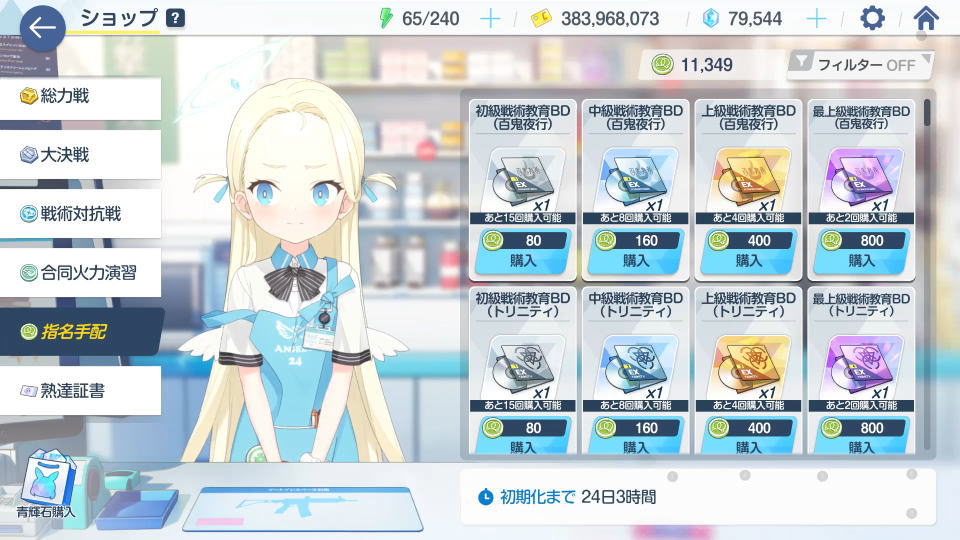960x540 pixels.
Task: Select the 指名手配 shop tab
Action: tap(80, 331)
